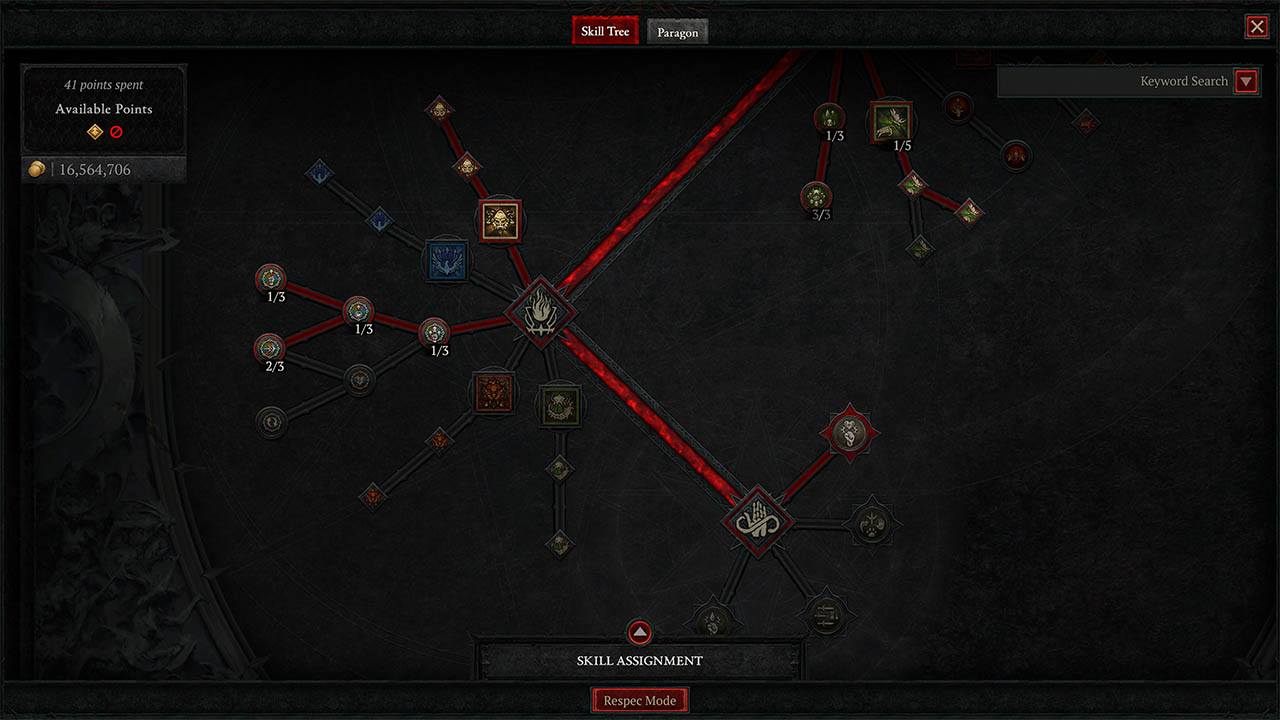Switch to the Paragon tab
This screenshot has height=720, width=1280.
click(x=677, y=32)
